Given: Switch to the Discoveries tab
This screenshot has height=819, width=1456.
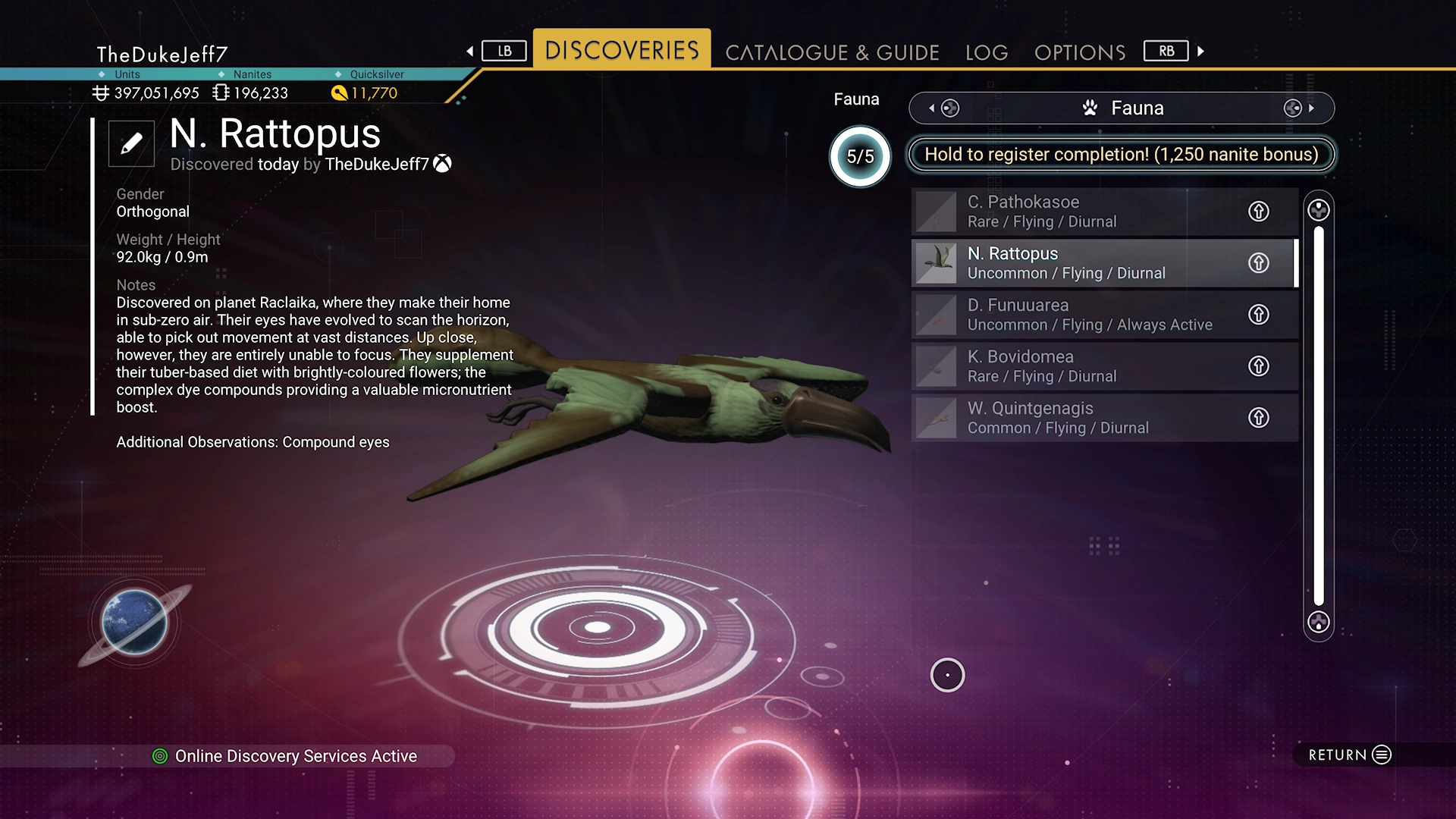Looking at the screenshot, I should [x=621, y=50].
